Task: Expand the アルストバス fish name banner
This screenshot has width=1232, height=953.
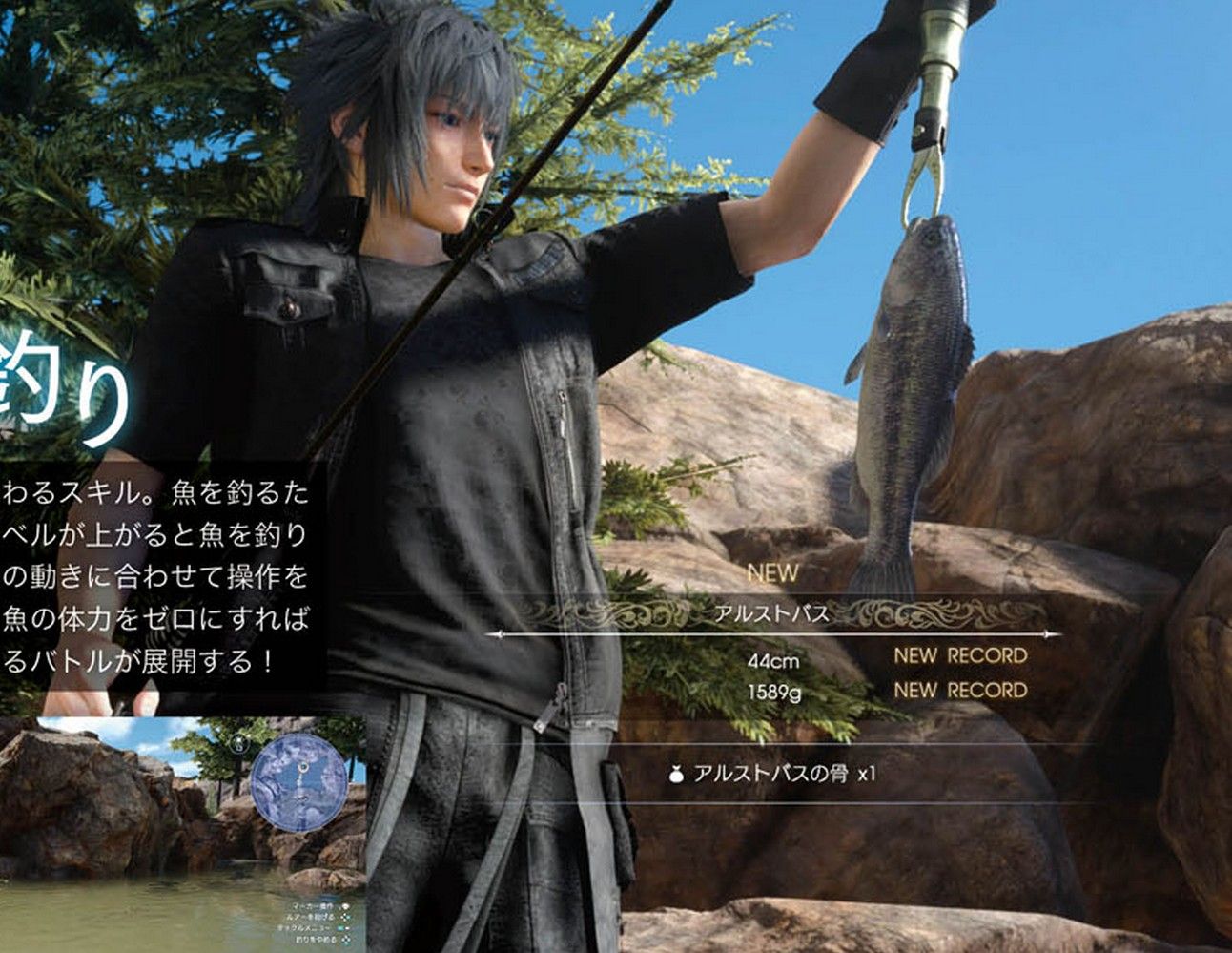Action: coord(772,613)
